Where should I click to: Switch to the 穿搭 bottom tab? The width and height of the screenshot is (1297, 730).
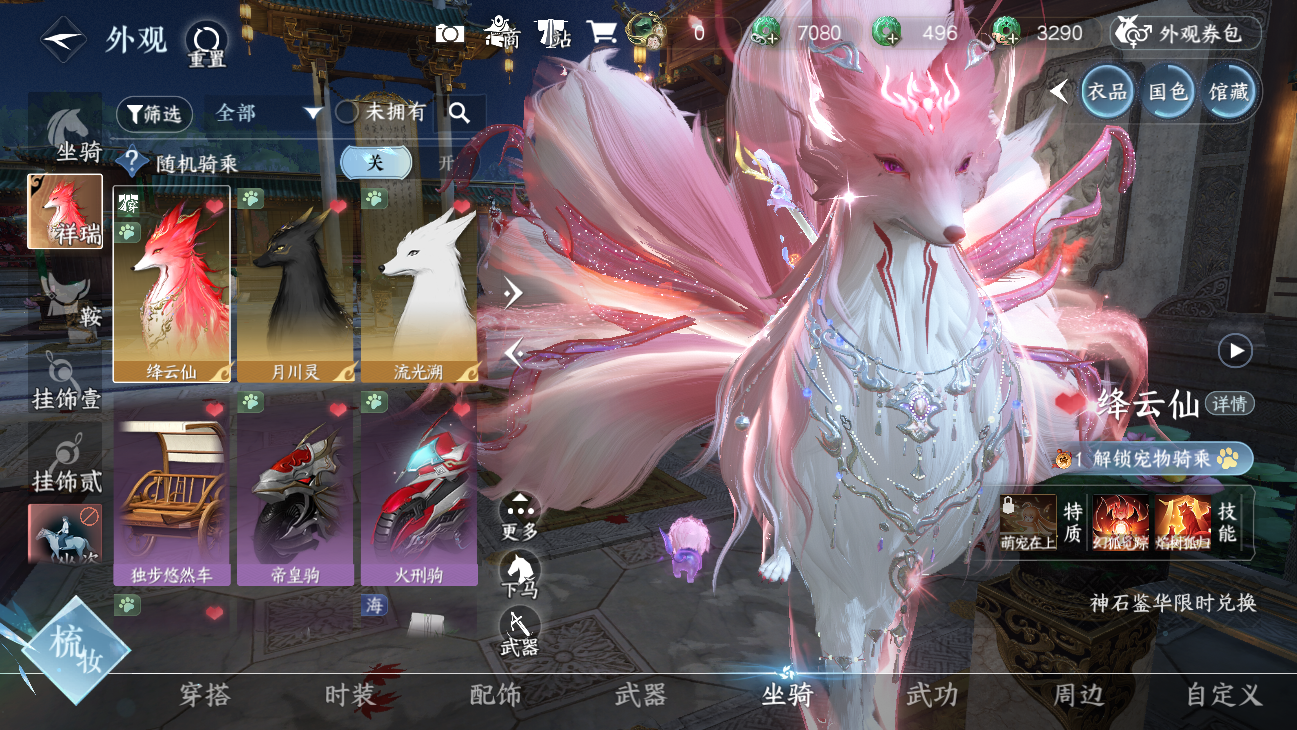[x=205, y=695]
